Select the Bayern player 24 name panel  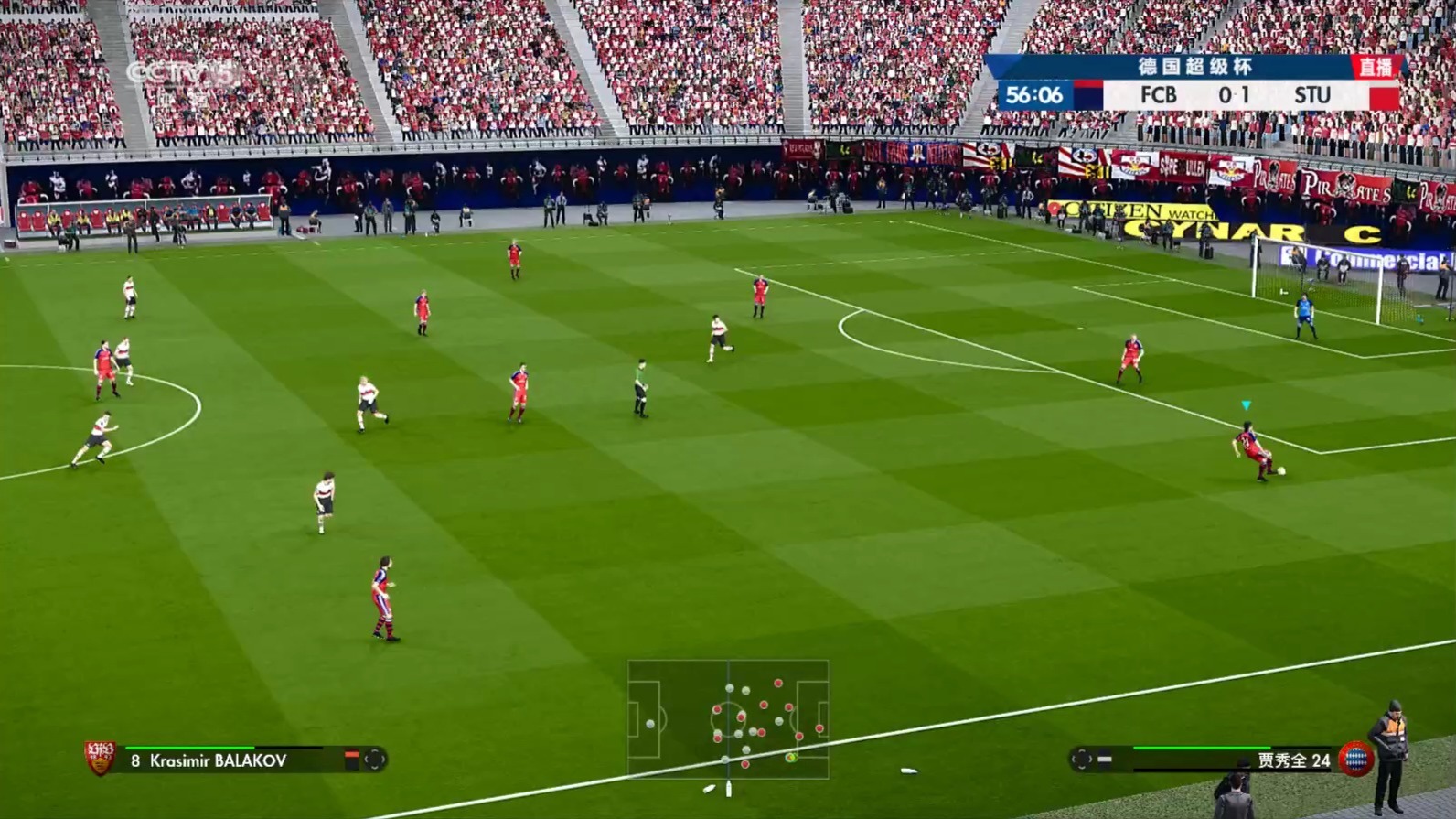click(1293, 760)
